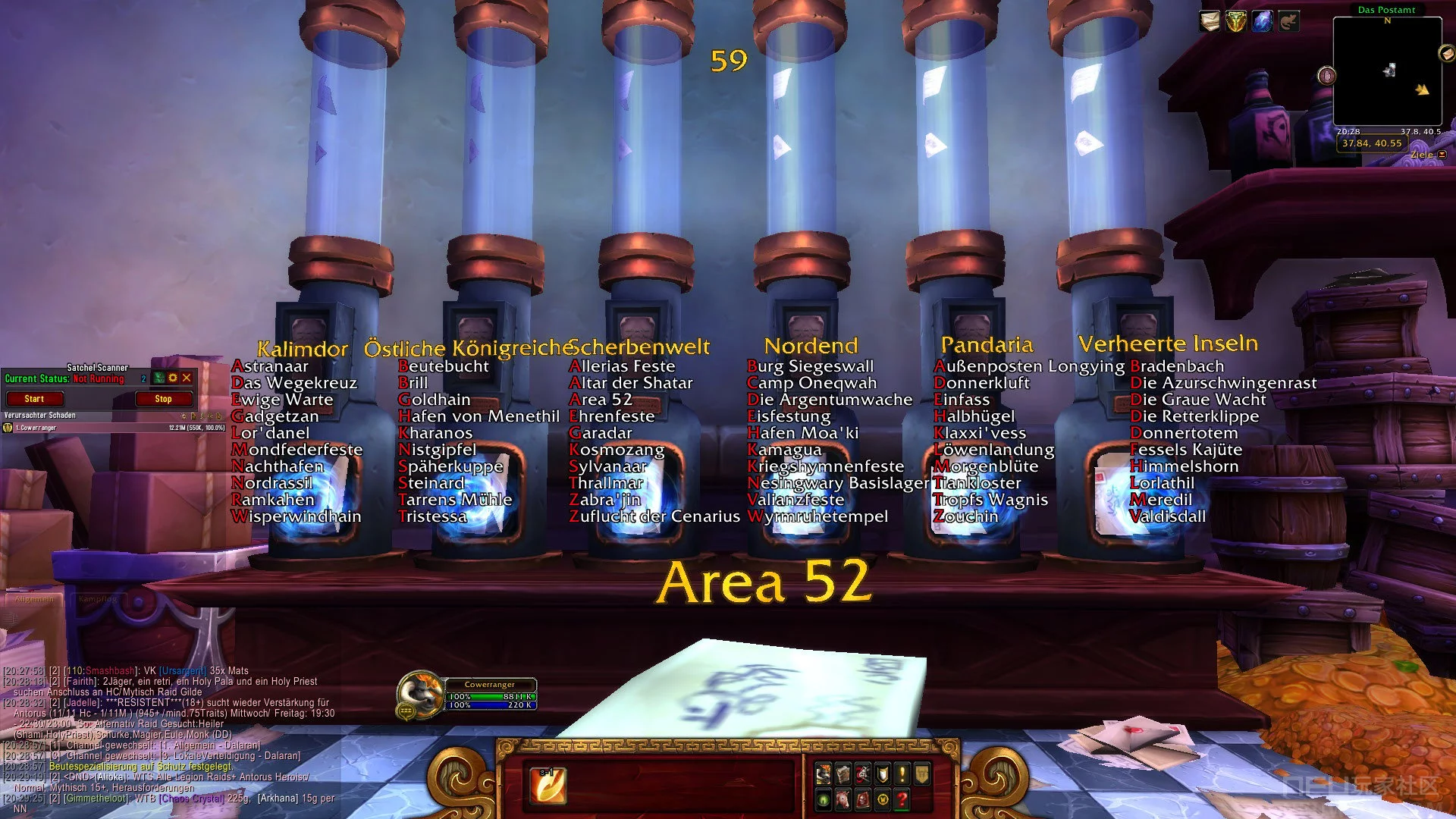This screenshot has height=819, width=1456.
Task: Open the mount collections horse button
Action: (843, 799)
